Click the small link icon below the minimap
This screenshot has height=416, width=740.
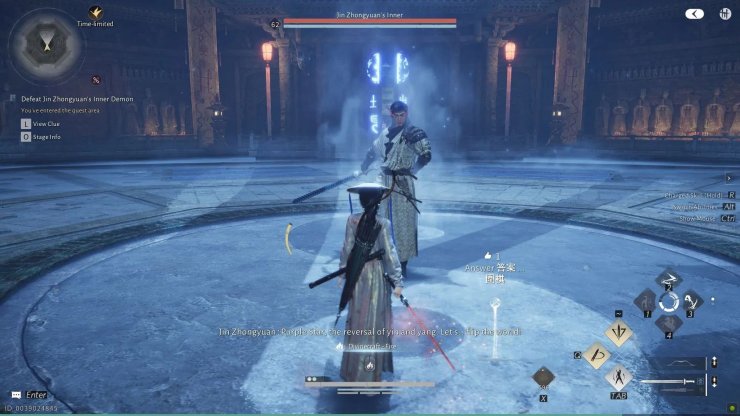[x=96, y=80]
